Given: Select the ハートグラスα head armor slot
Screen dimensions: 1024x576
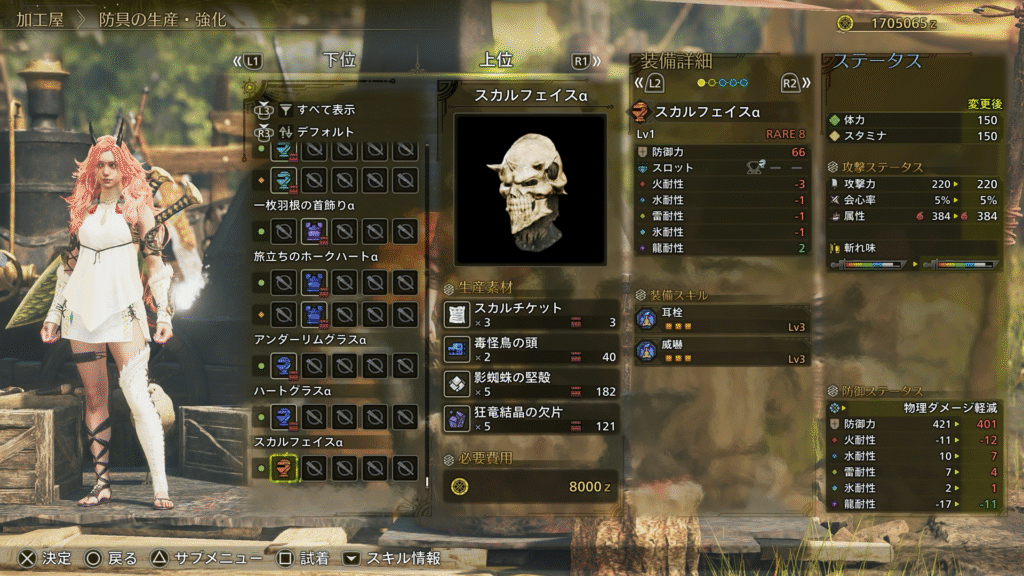Looking at the screenshot, I should coord(284,416).
